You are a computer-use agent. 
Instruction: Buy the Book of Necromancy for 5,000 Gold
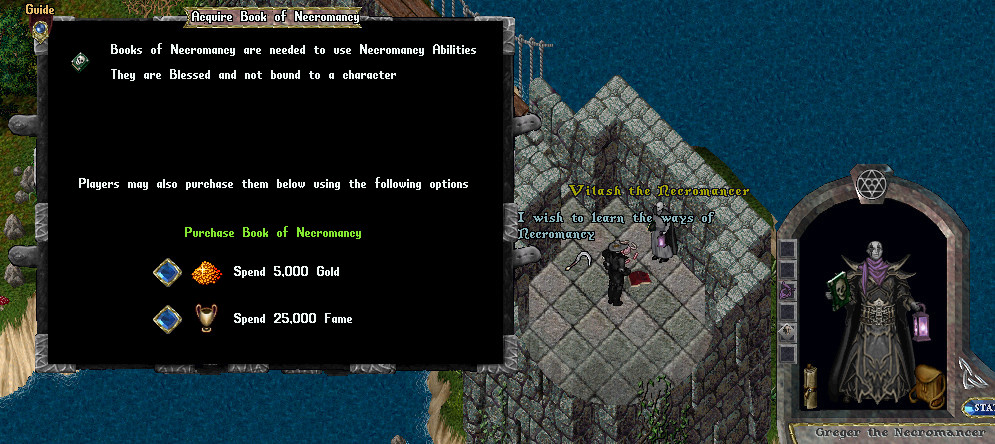coord(164,271)
